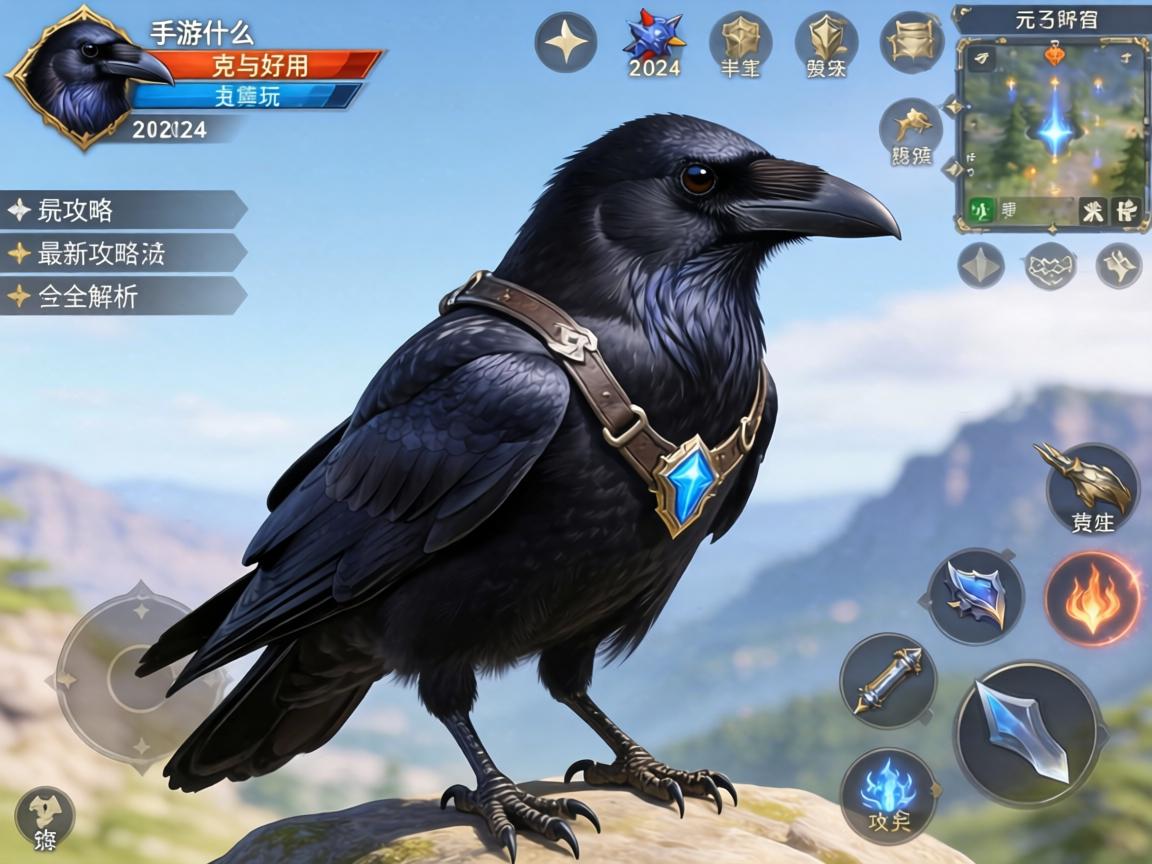Trigger the sword skill icon
1152x864 pixels.
click(888, 680)
